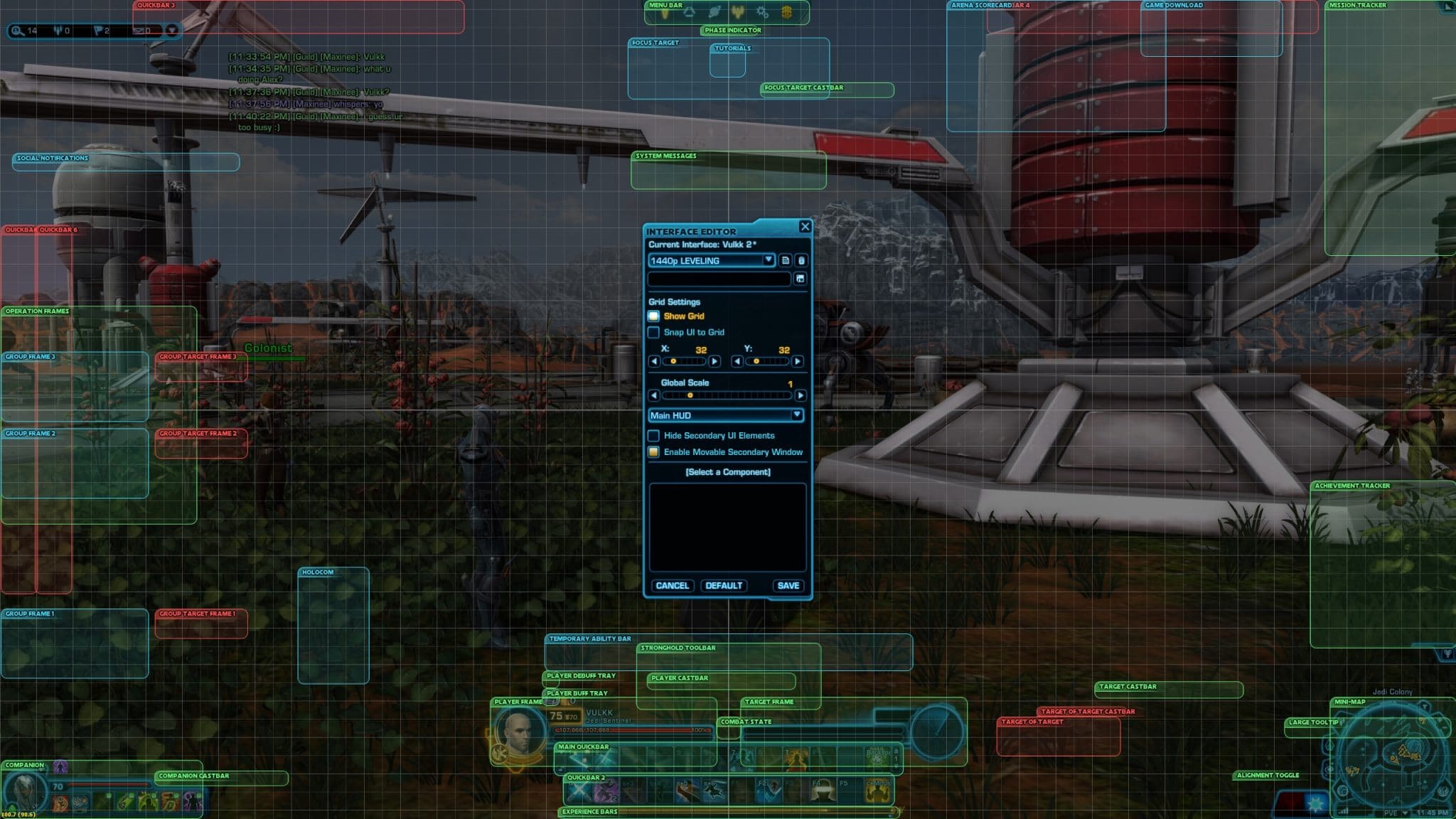Click the save-as disk icon beside the name field
Viewport: 1456px width, 819px height.
[801, 280]
